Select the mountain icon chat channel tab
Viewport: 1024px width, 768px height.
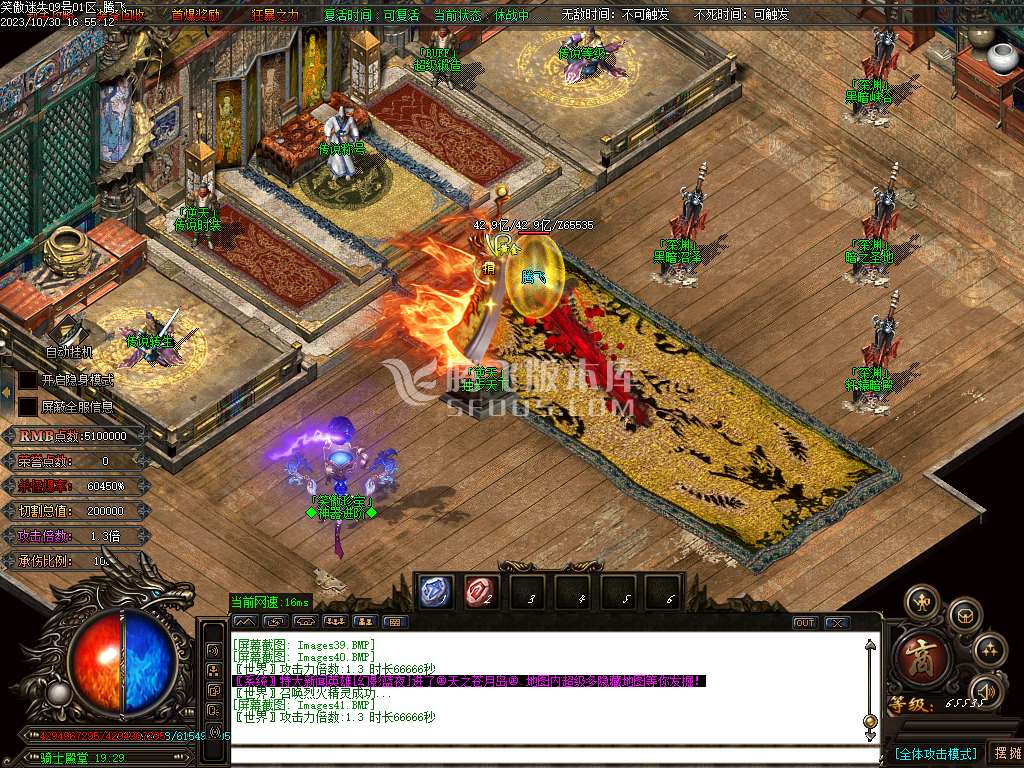point(244,622)
